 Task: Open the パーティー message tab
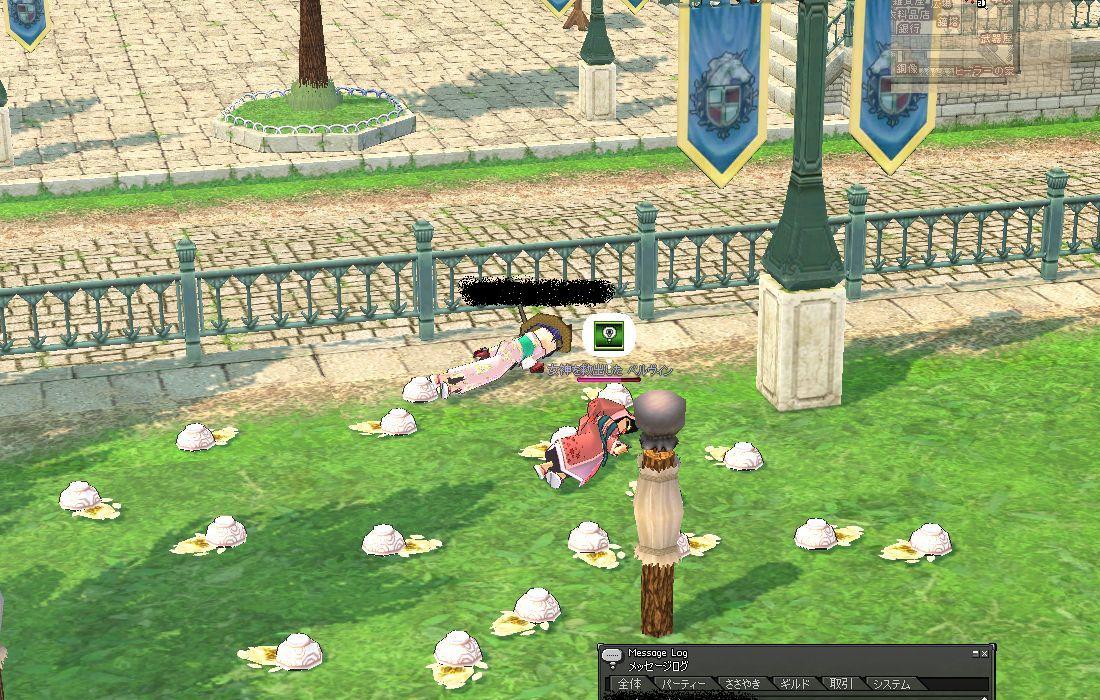point(684,685)
